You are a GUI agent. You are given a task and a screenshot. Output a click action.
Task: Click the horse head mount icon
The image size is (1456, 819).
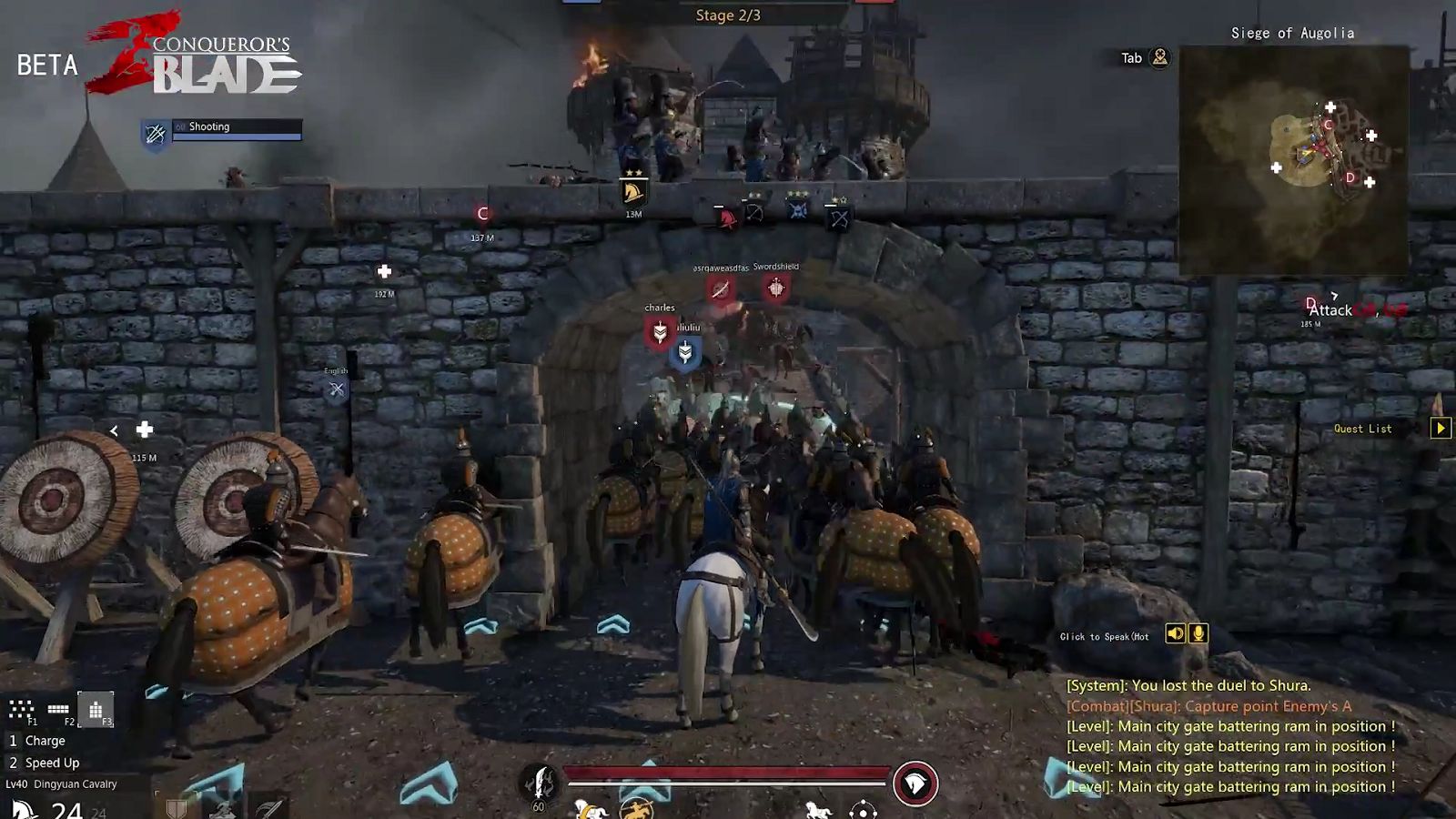[915, 784]
